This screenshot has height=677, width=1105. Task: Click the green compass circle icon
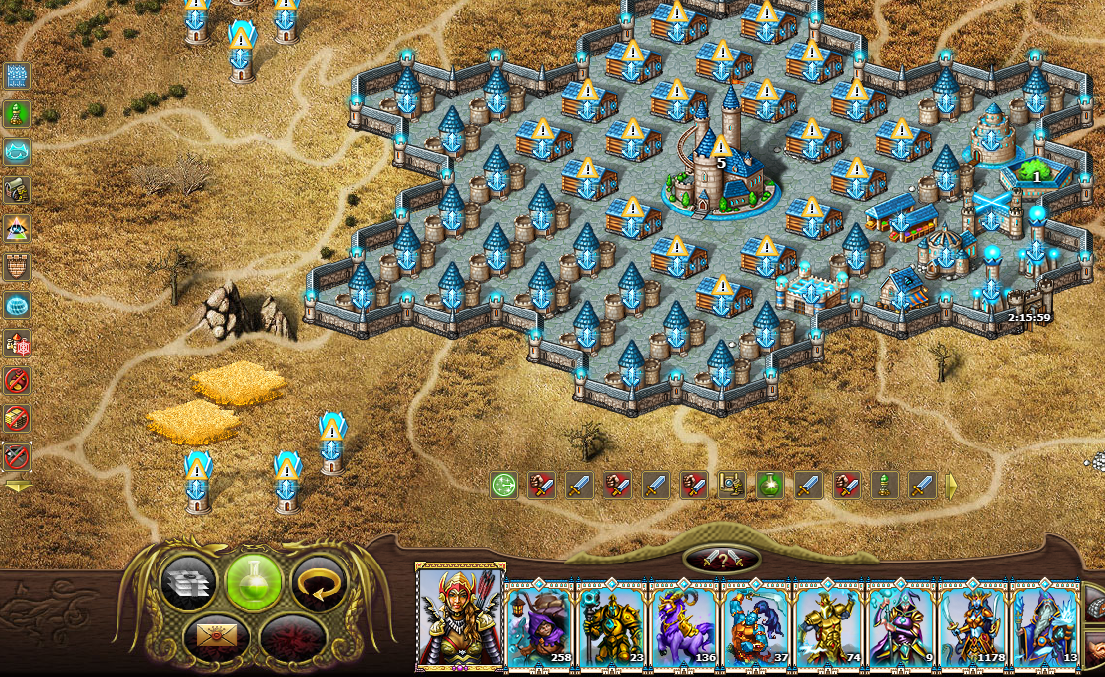(x=504, y=486)
